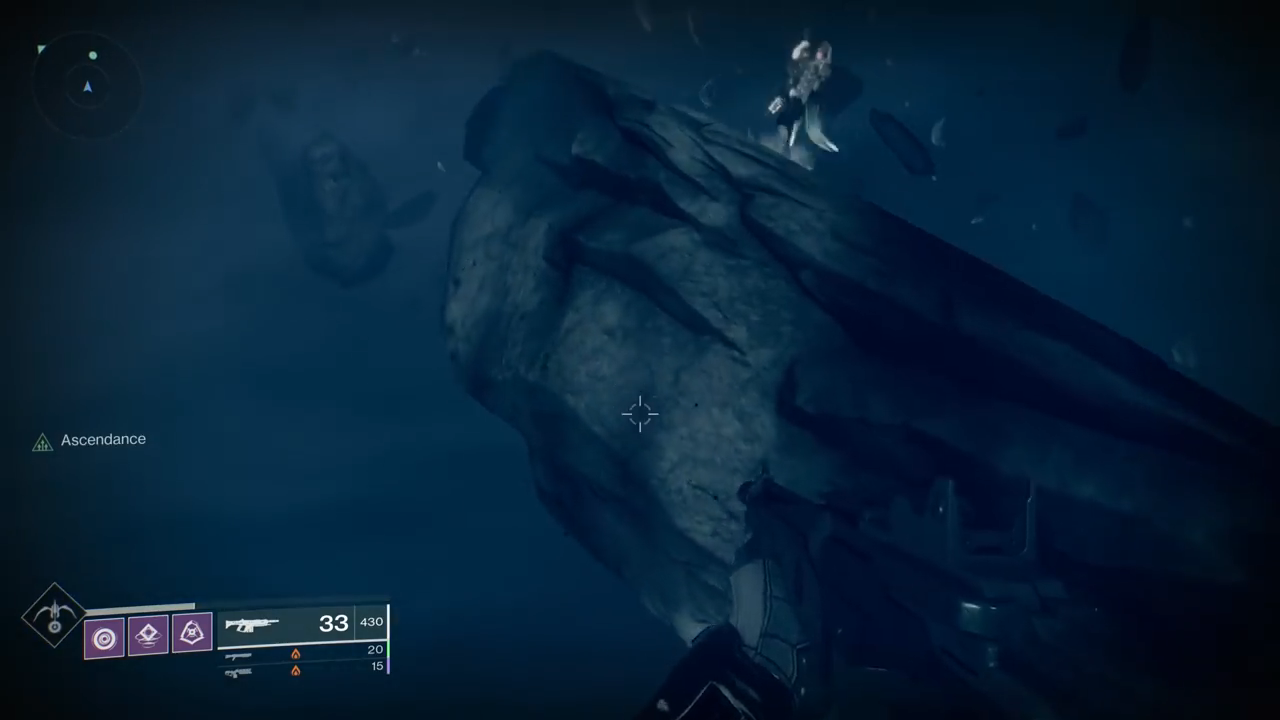Screen dimensions: 1280x720
Task: Click the radar in the top-left corner
Action: tap(87, 86)
